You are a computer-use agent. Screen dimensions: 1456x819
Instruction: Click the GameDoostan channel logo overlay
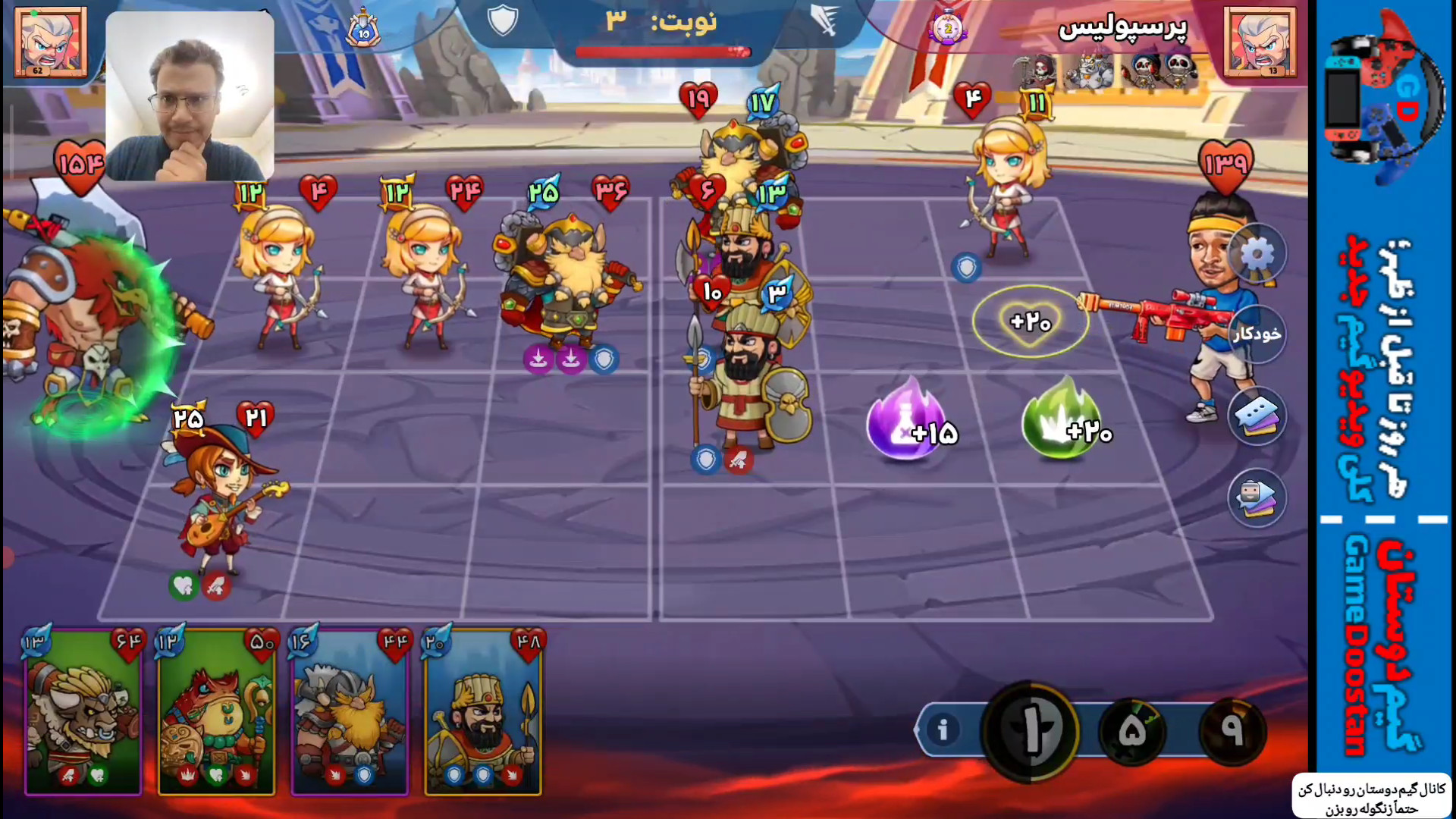click(1383, 99)
